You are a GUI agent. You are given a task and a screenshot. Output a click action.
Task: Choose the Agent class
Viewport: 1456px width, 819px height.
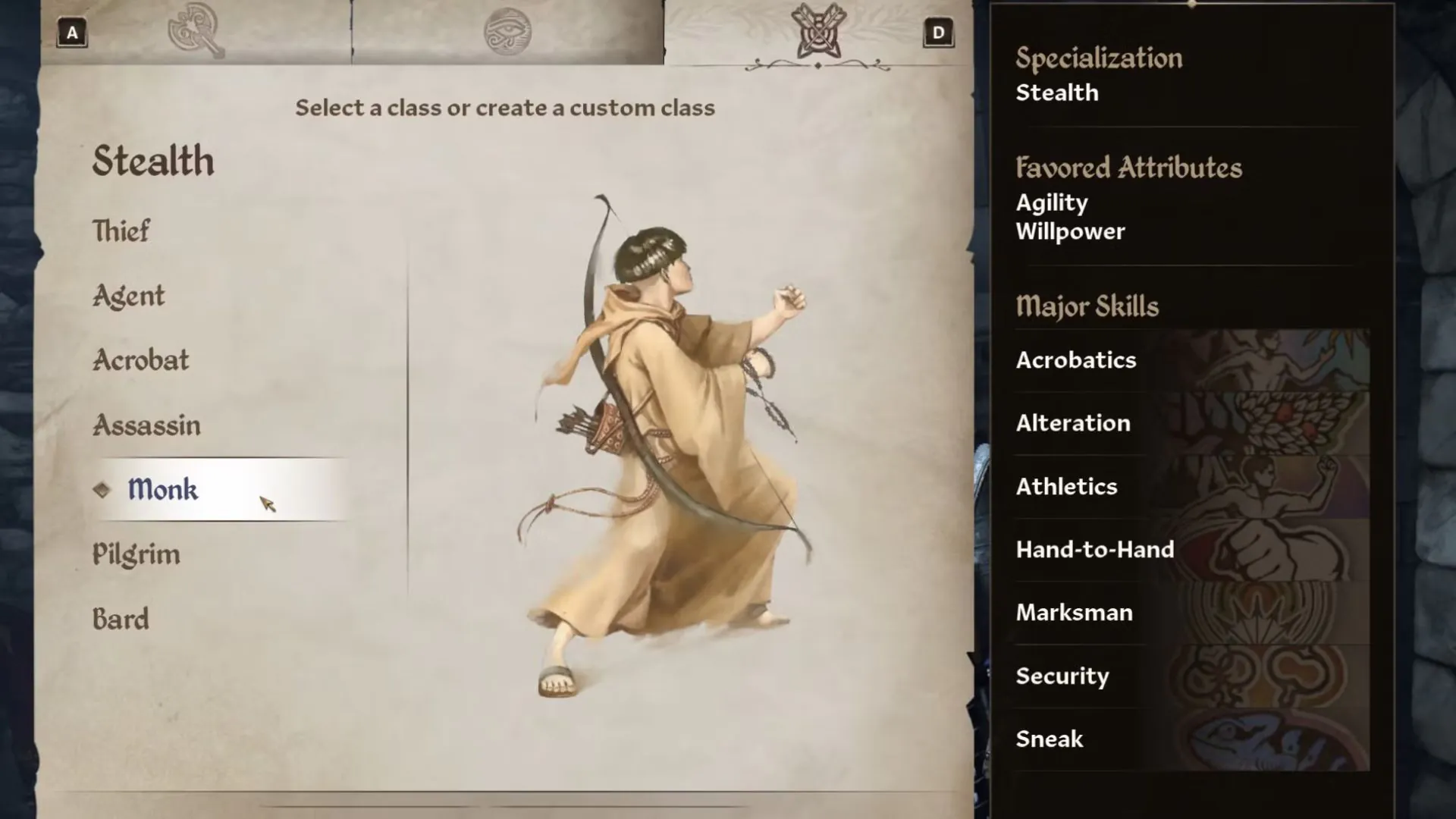128,296
